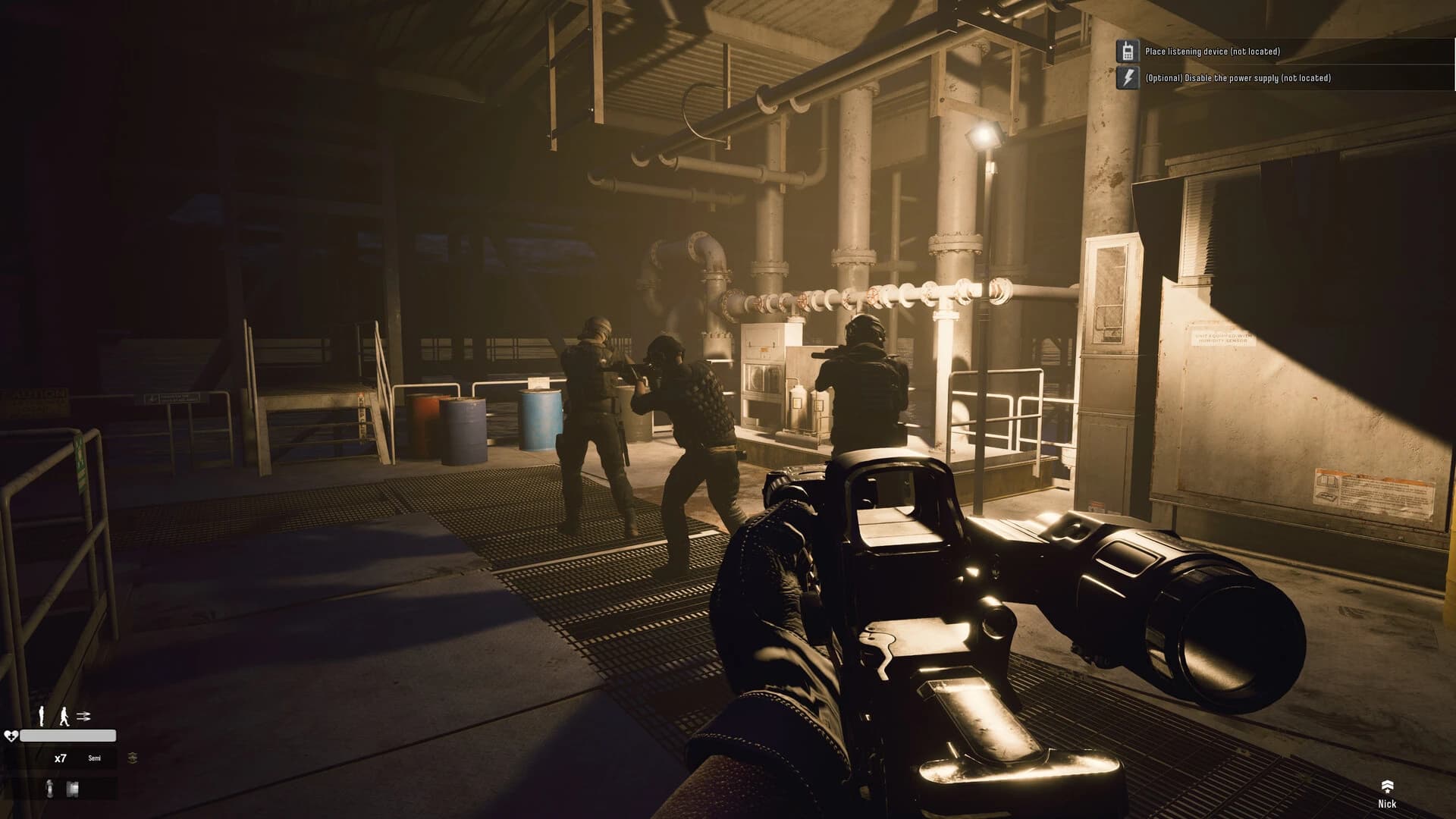Select the Place listening device objective
1456x819 pixels.
click(x=1212, y=52)
